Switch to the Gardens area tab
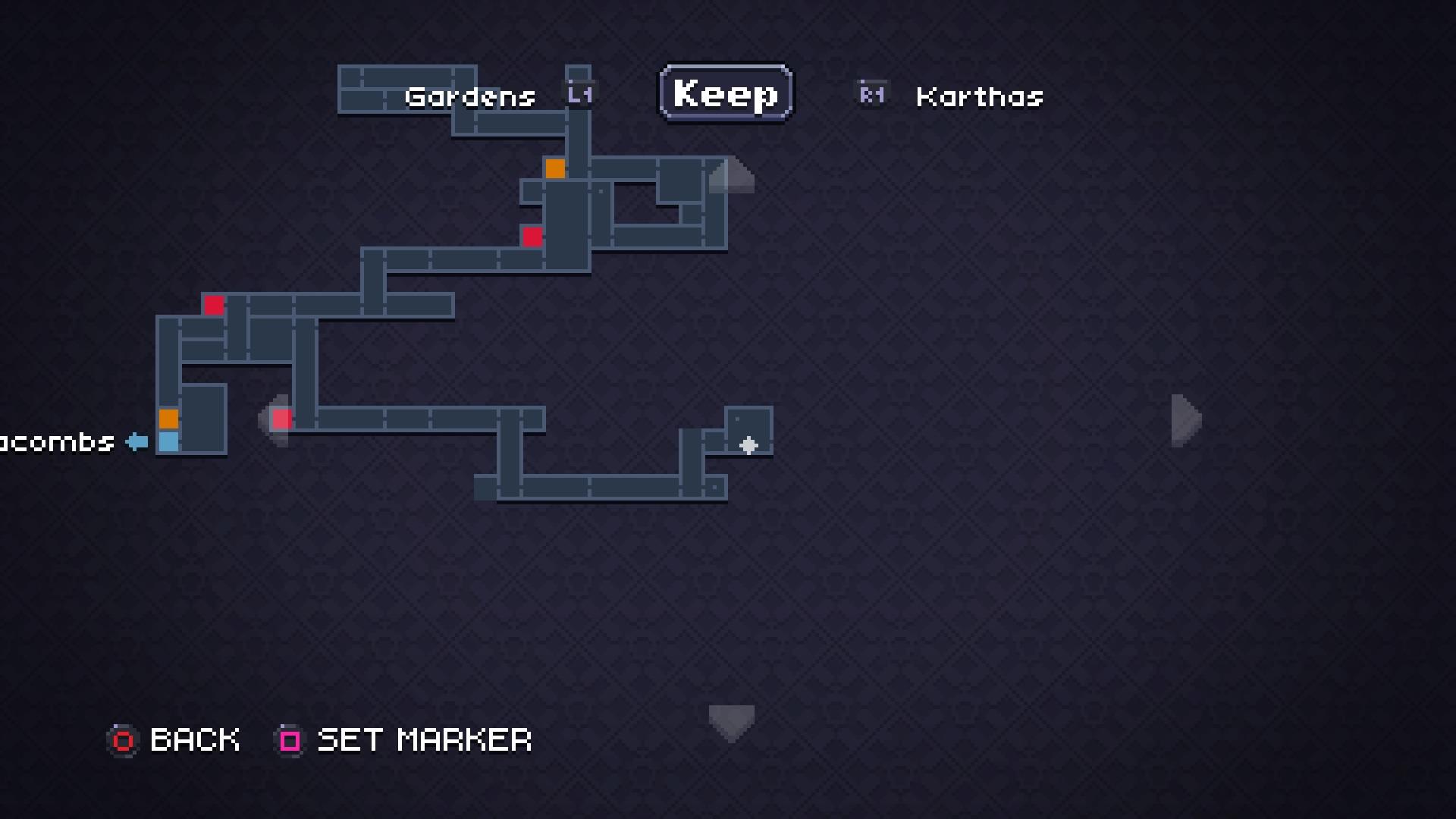This screenshot has width=1456, height=819. (x=470, y=96)
